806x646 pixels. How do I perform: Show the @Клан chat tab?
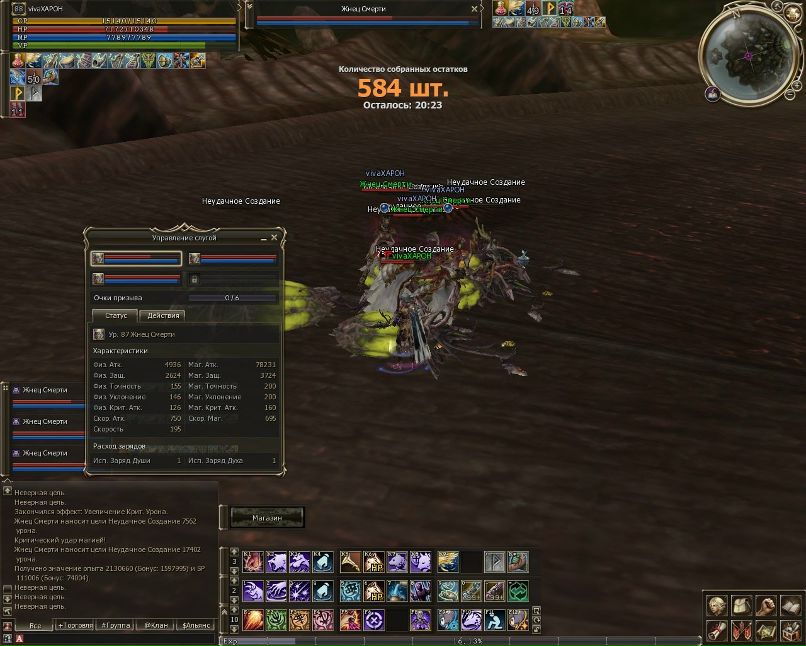(155, 625)
